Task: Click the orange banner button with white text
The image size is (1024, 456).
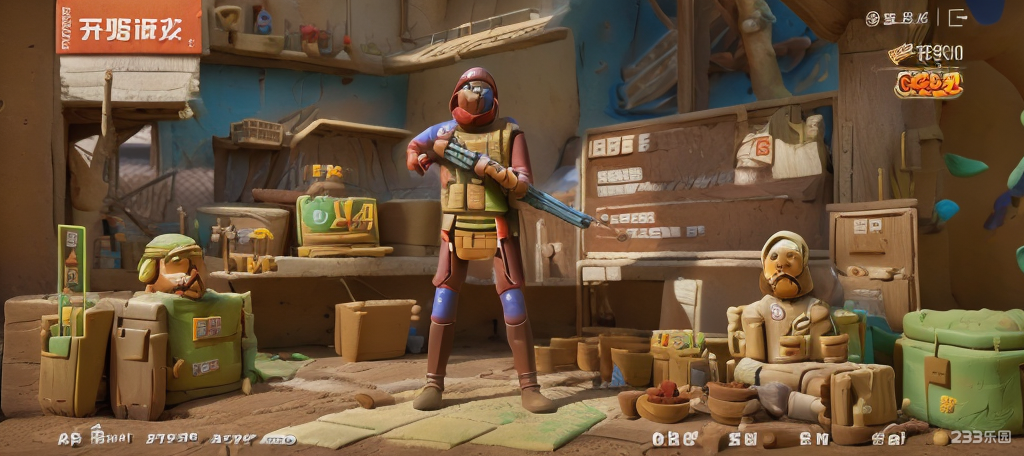Action: click(129, 27)
